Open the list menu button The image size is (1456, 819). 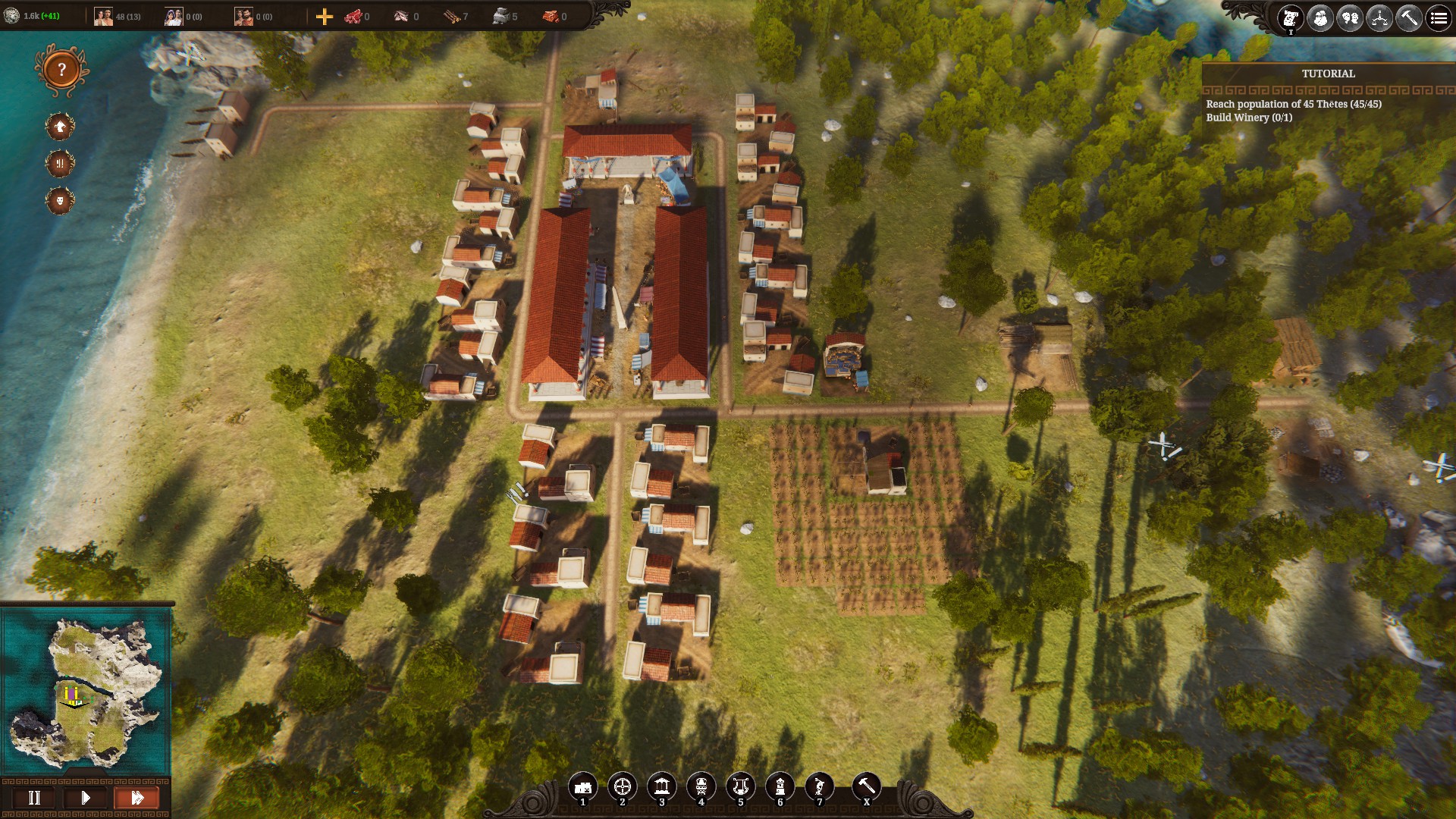[1439, 17]
